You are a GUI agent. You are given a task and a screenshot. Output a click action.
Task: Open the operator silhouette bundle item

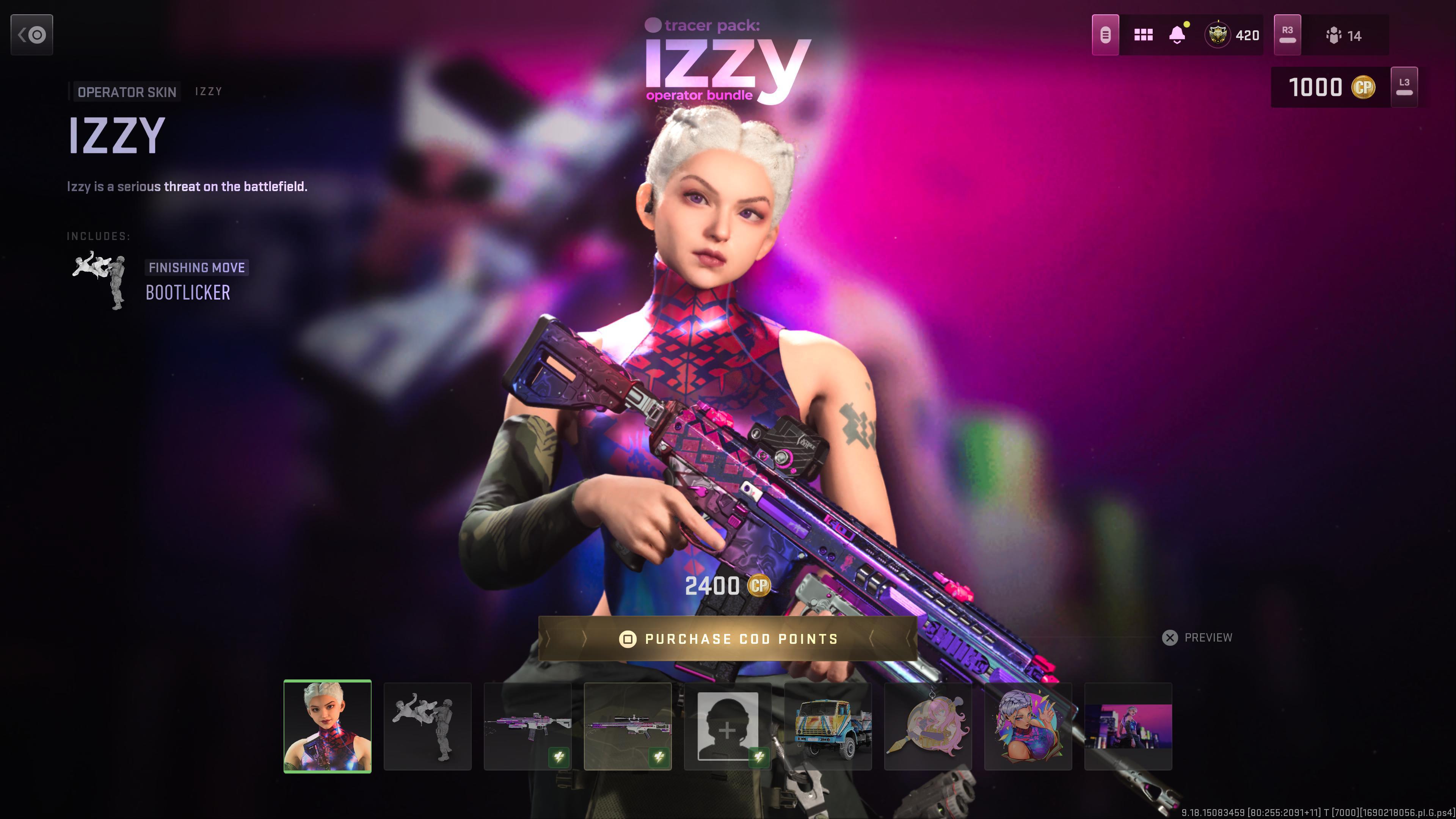pos(728,726)
